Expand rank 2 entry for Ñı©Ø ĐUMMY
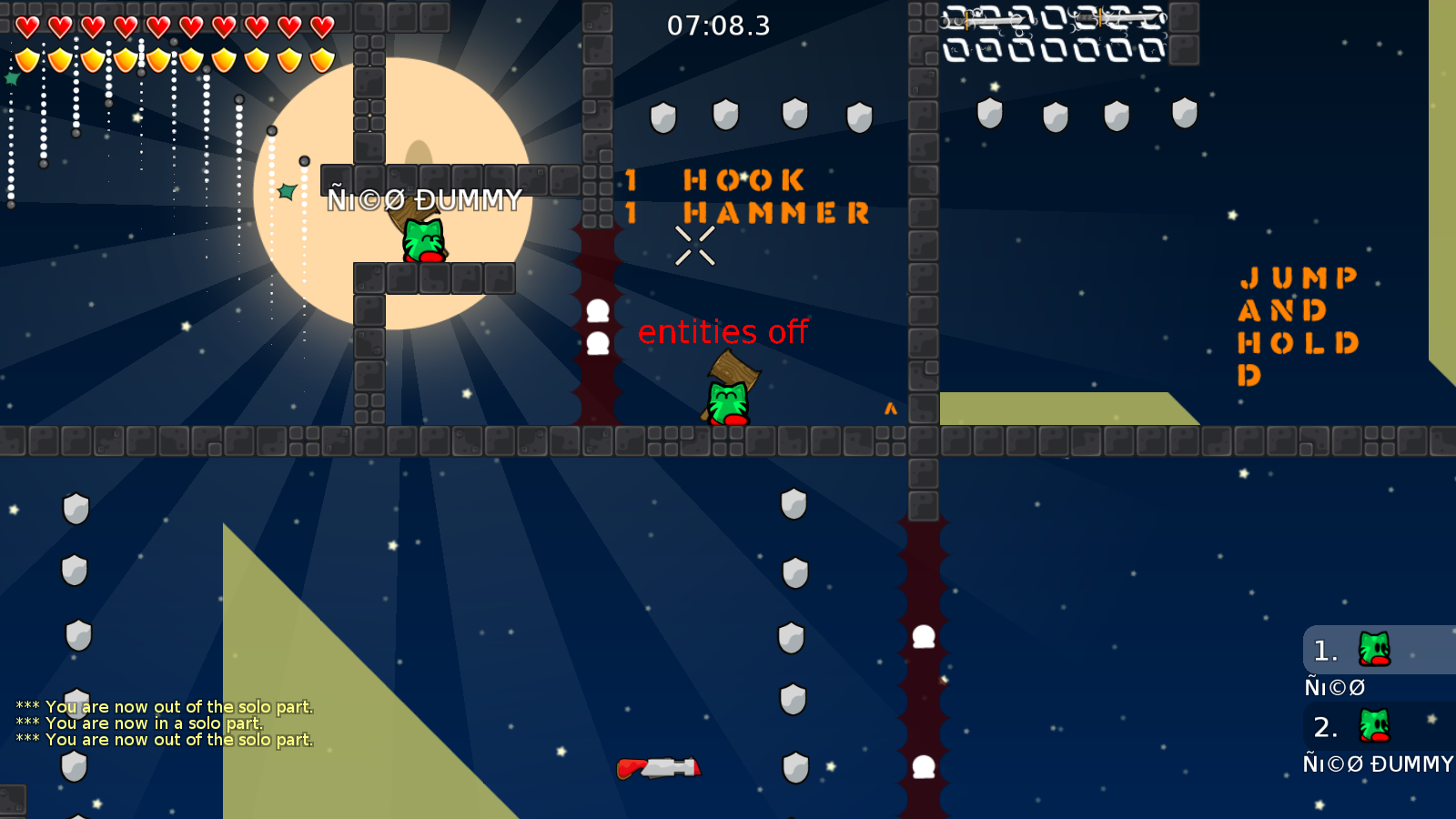 (x=1379, y=764)
